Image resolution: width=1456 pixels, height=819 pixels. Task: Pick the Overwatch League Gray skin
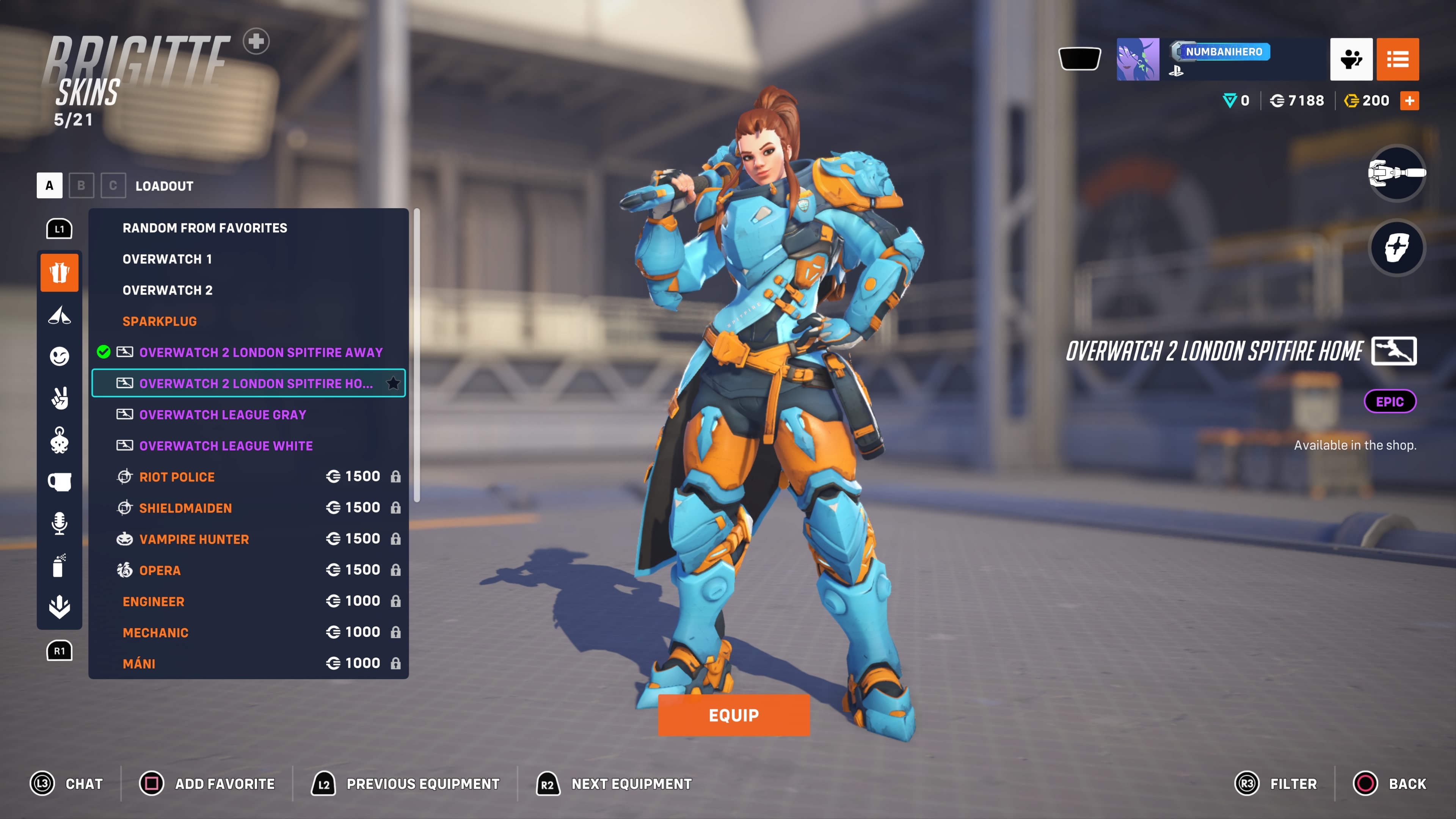pyautogui.click(x=222, y=414)
